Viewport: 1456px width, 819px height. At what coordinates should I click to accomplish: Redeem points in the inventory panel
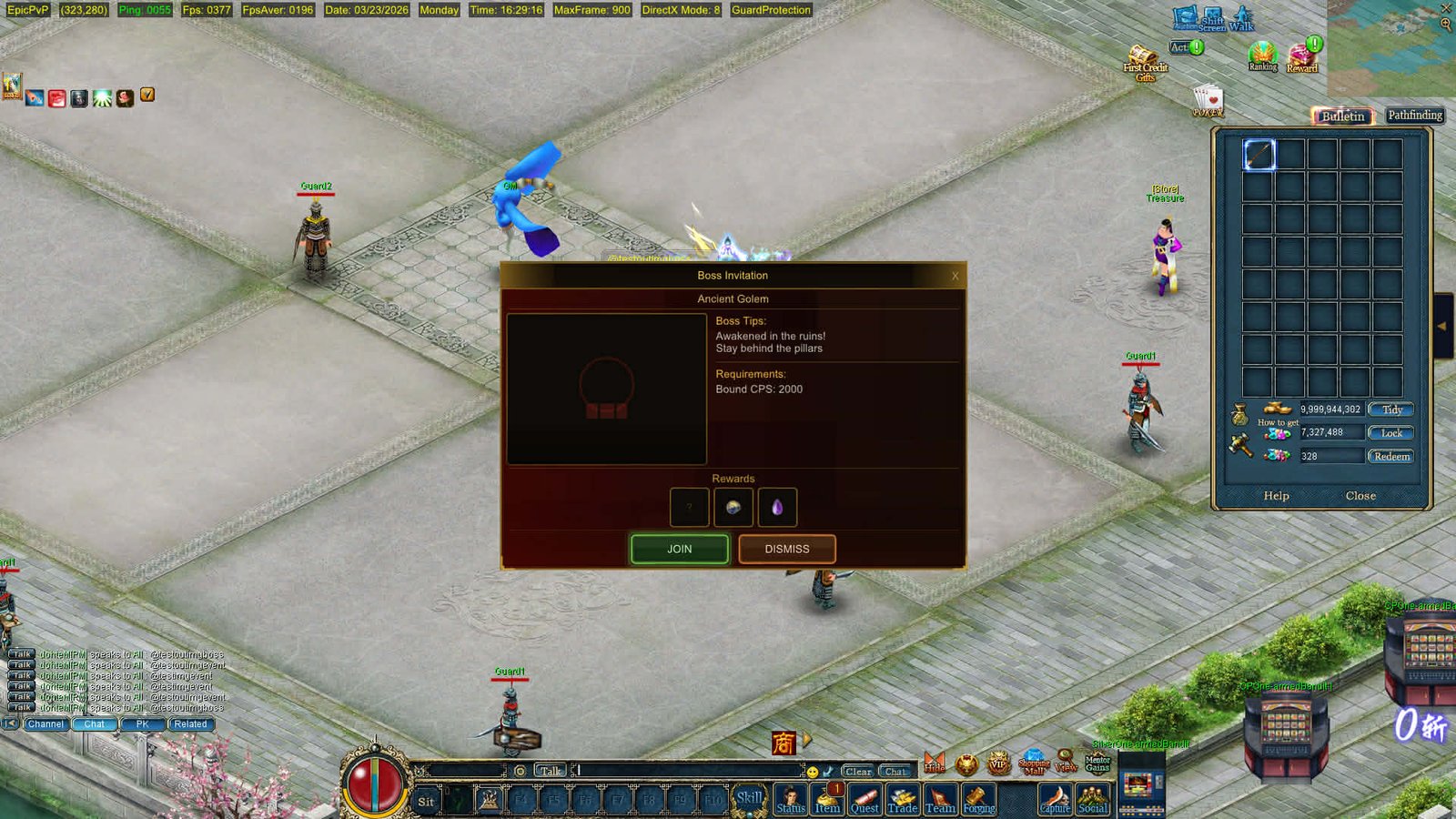click(1391, 456)
